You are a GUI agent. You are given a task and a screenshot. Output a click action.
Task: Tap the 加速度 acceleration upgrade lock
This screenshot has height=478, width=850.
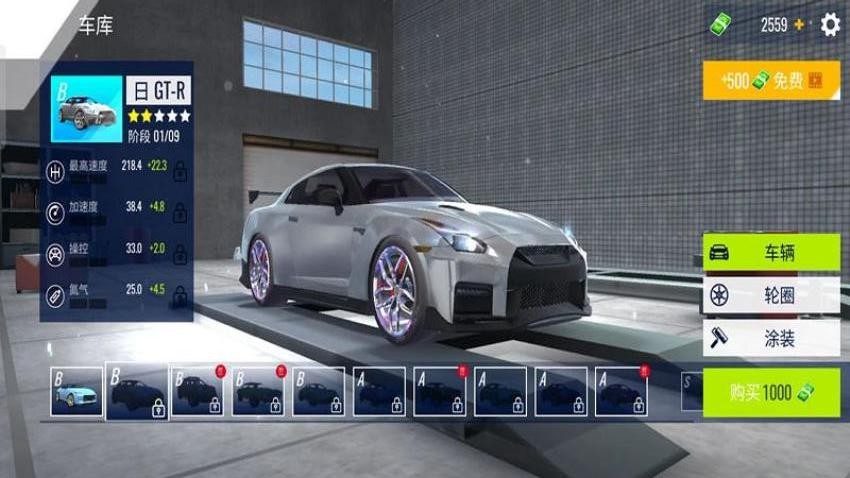click(180, 212)
